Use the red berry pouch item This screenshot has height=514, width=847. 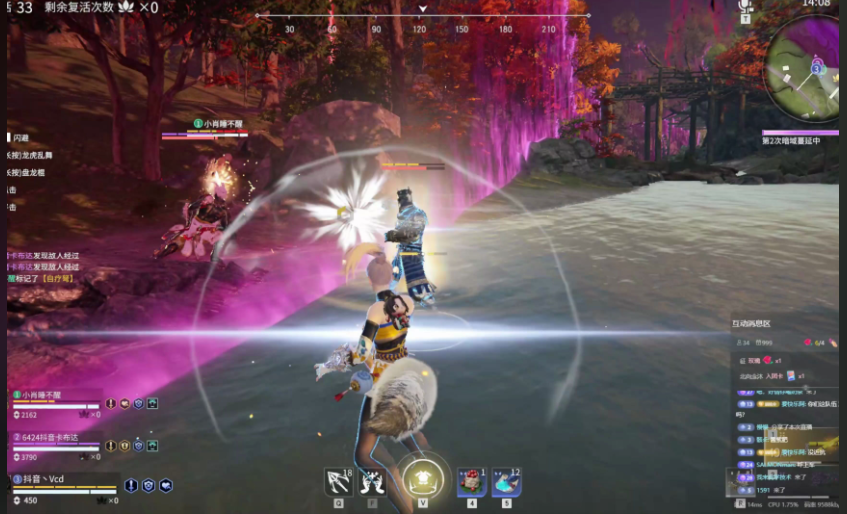(x=471, y=482)
